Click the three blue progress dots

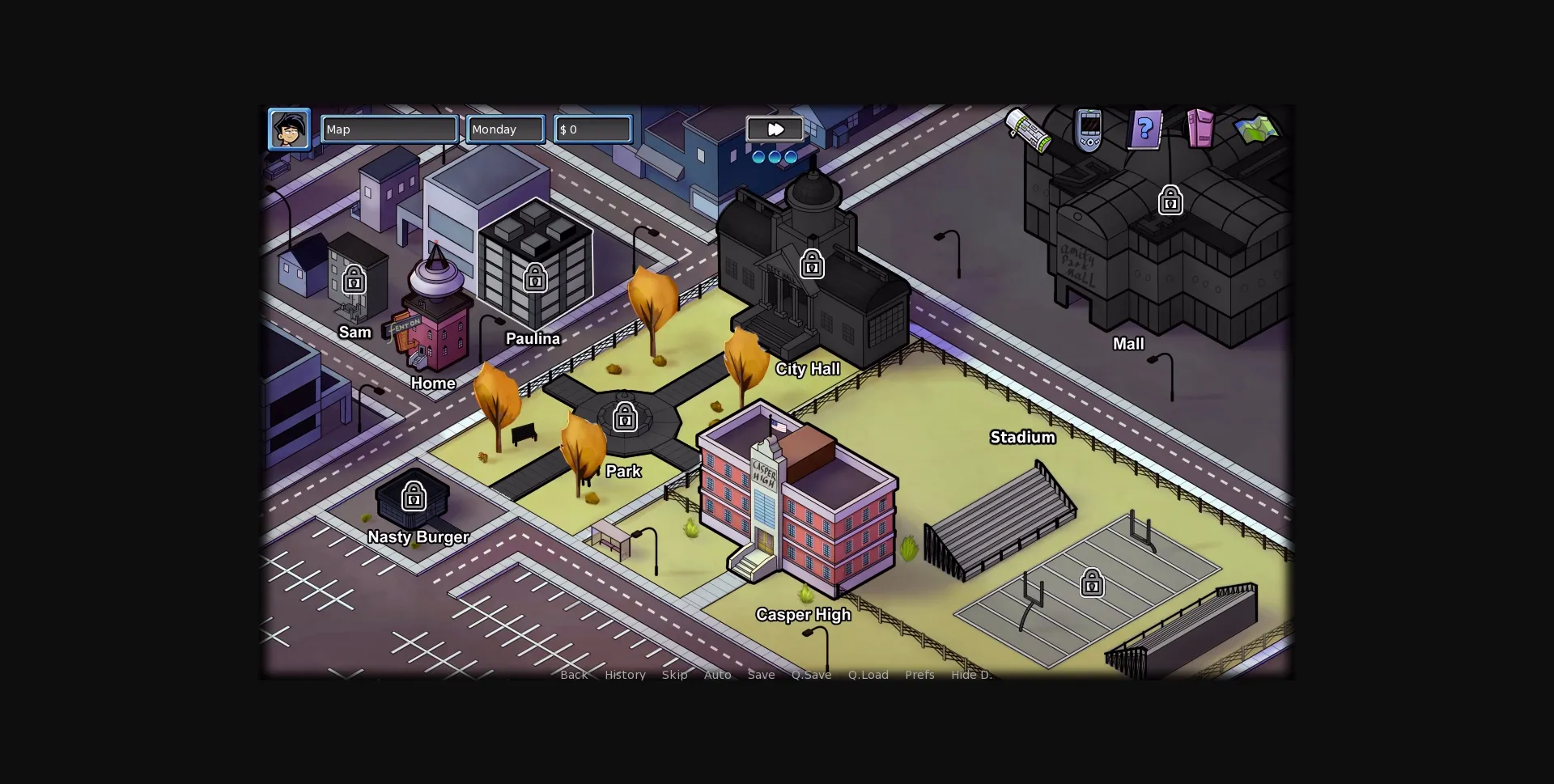[774, 156]
